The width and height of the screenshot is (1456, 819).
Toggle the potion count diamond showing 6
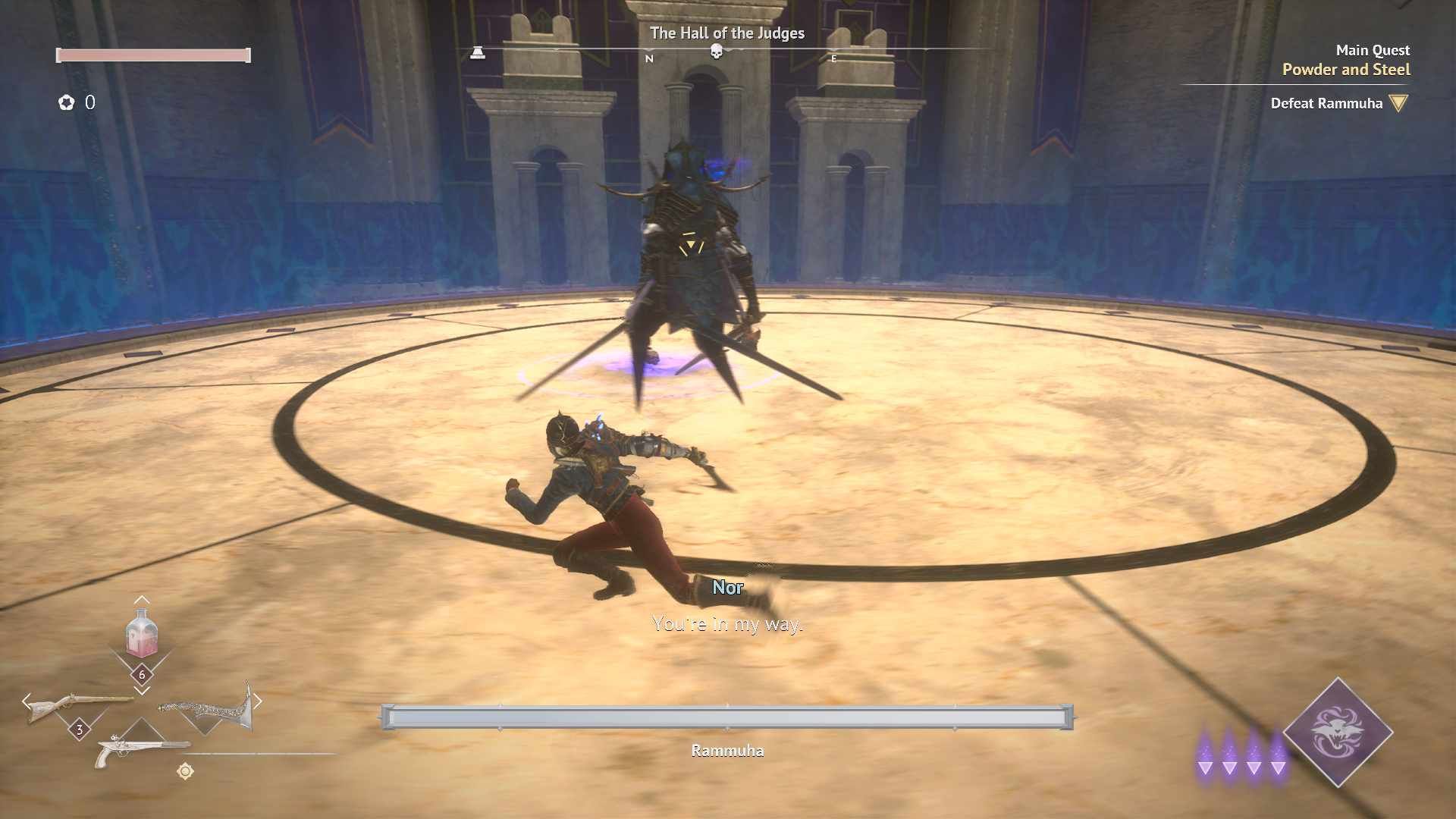point(143,674)
